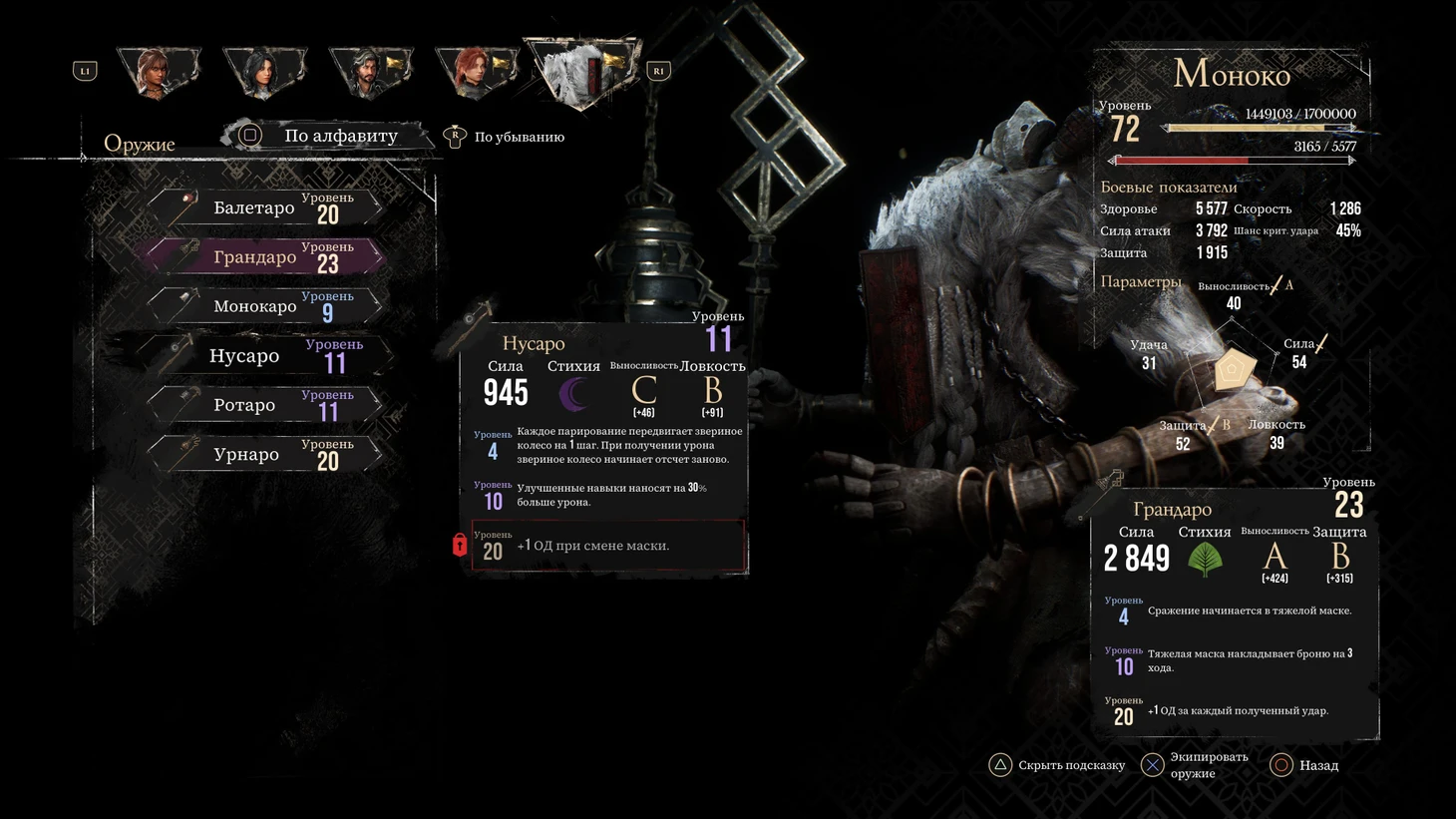
Task: Go back with the Назад button
Action: [x=1305, y=765]
